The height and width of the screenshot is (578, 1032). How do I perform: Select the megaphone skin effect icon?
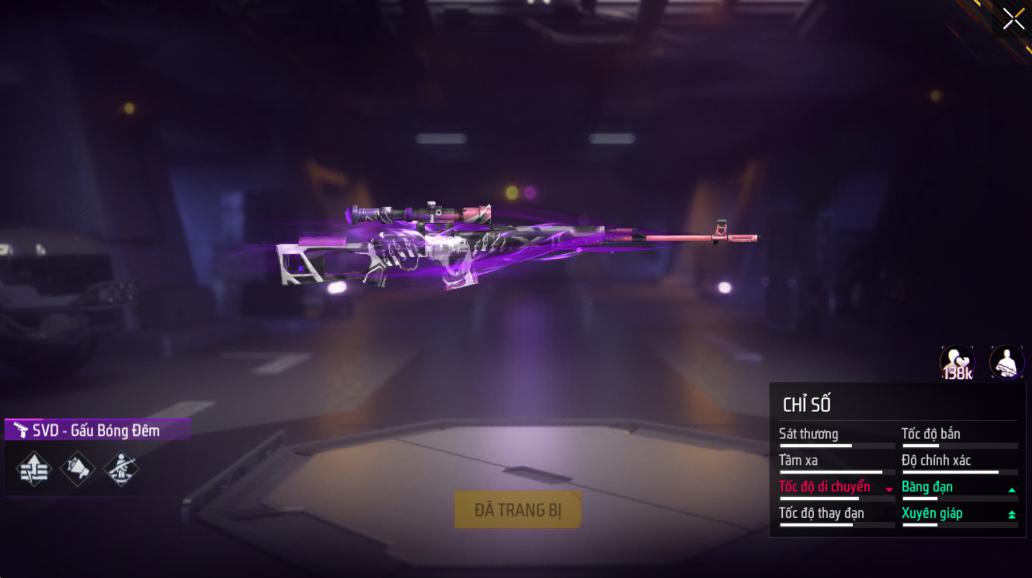pyautogui.click(x=77, y=467)
